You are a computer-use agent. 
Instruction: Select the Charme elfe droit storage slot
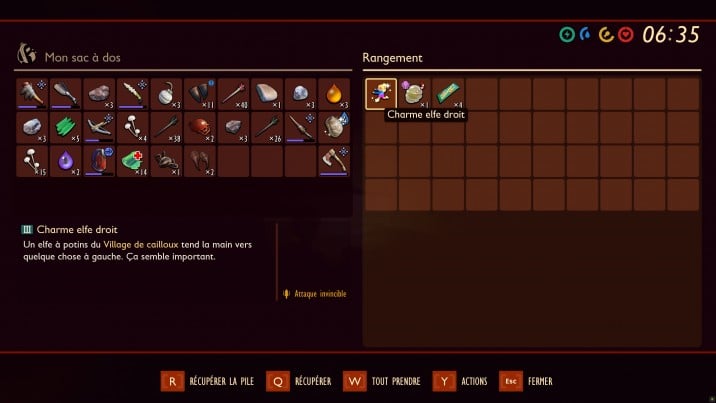click(x=381, y=94)
